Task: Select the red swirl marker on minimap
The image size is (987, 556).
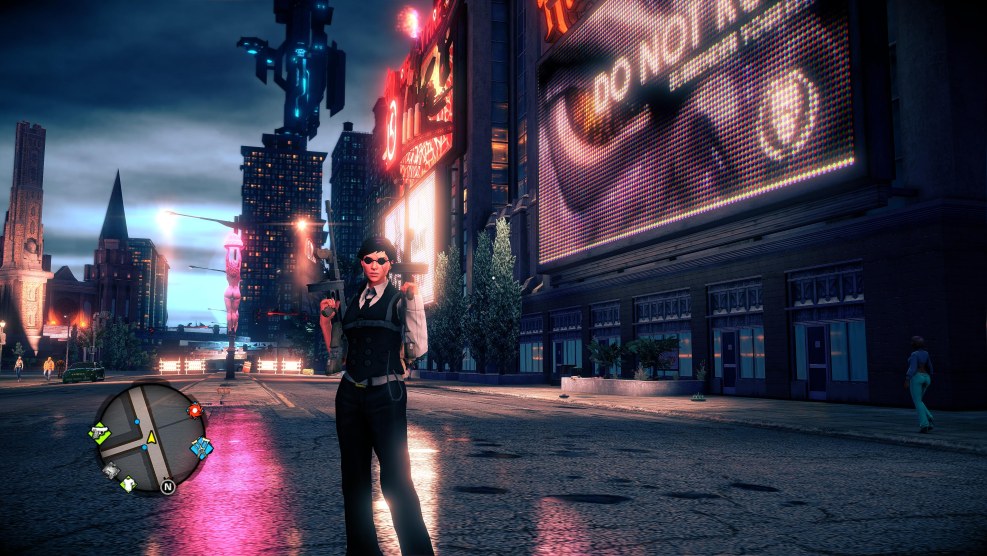Action: (x=194, y=410)
